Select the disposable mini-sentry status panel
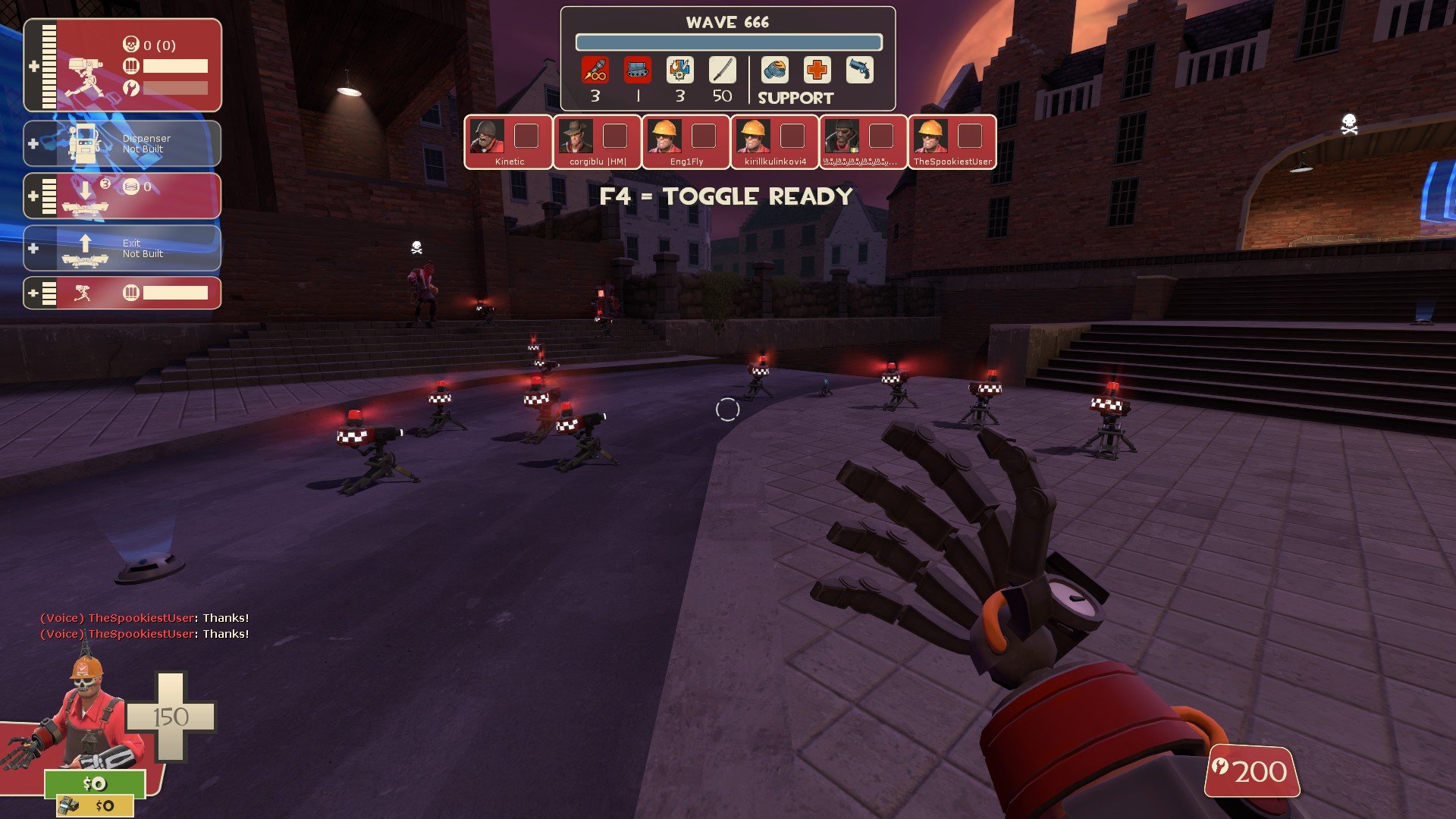 click(x=123, y=293)
